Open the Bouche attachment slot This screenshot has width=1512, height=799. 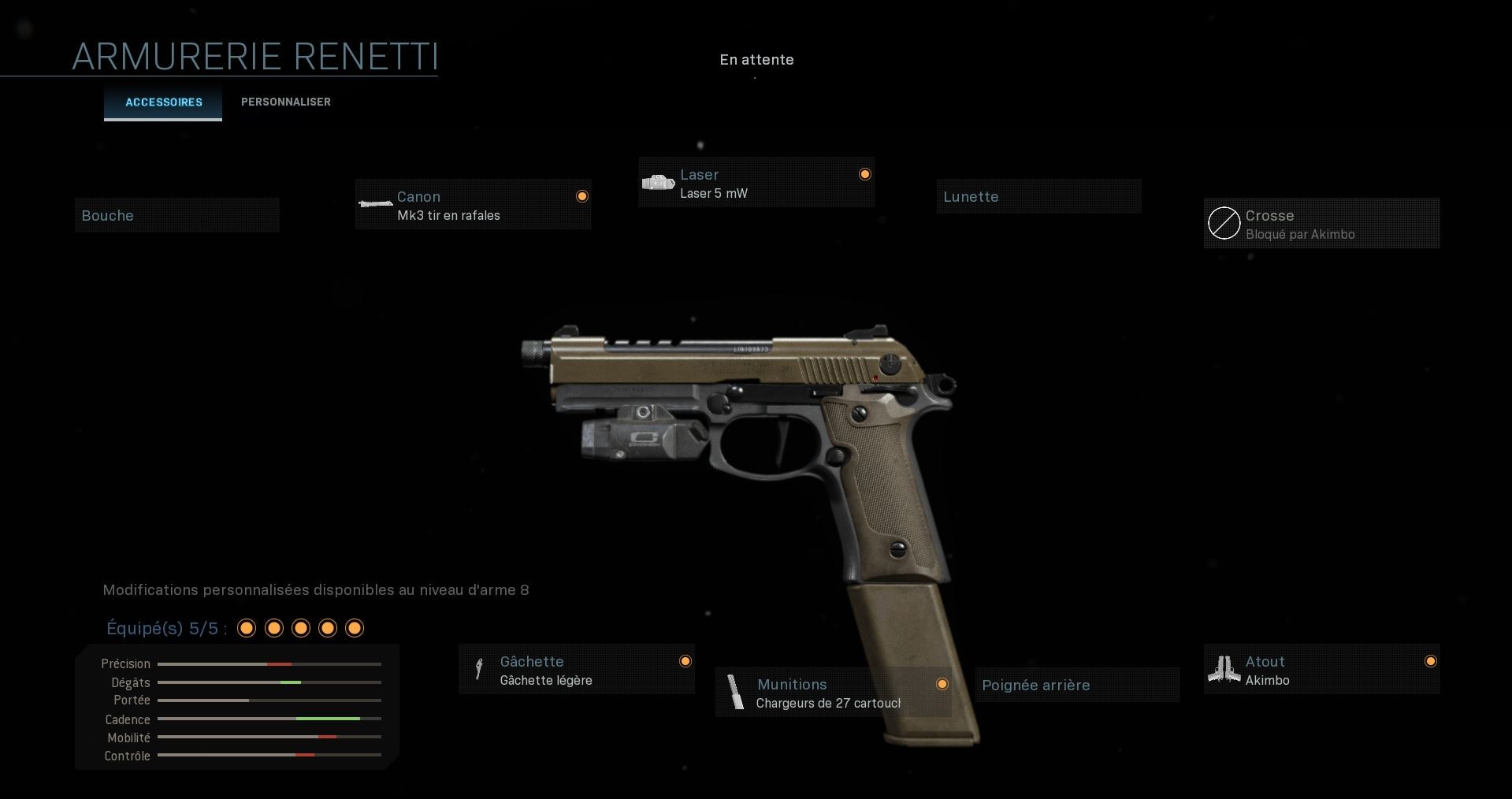pos(176,214)
